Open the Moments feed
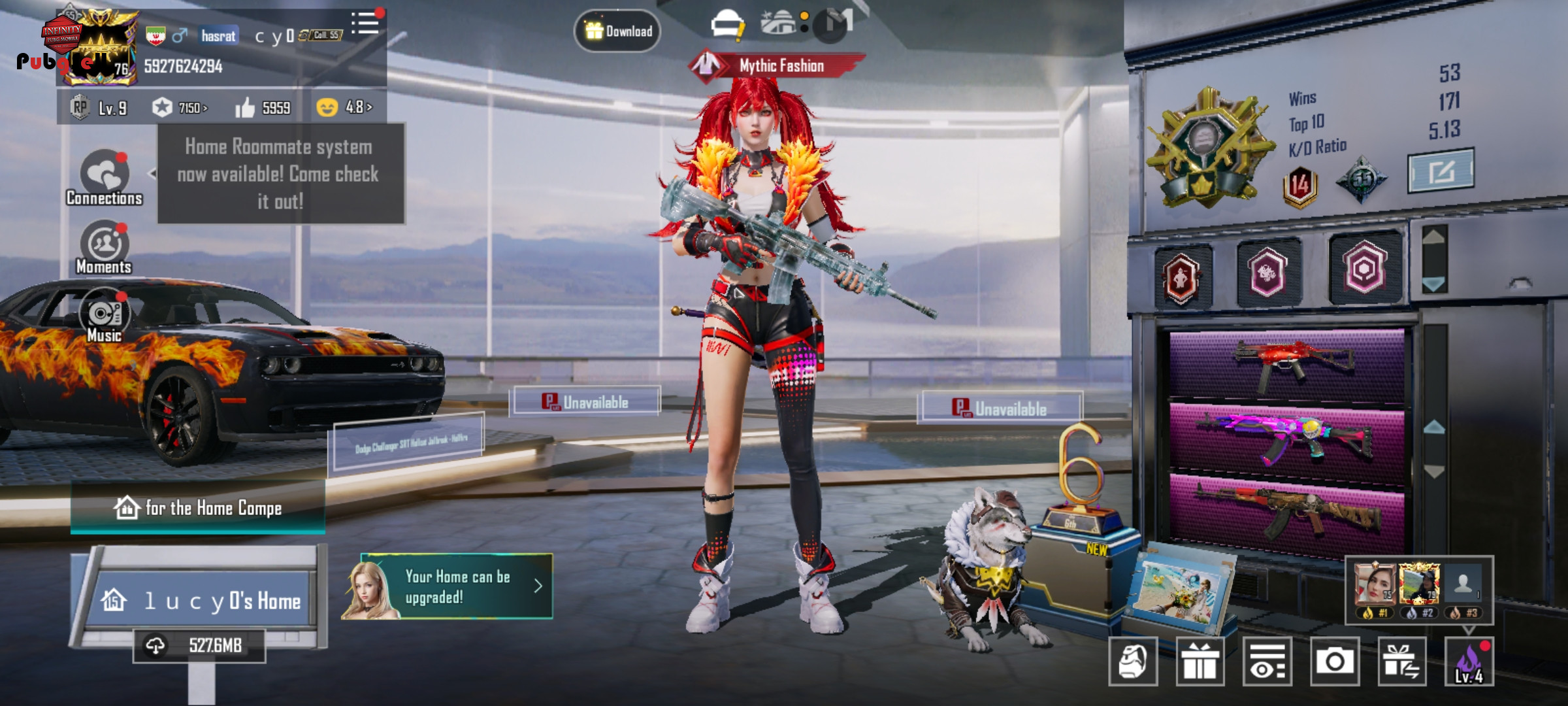The height and width of the screenshot is (706, 1568). pos(104,247)
